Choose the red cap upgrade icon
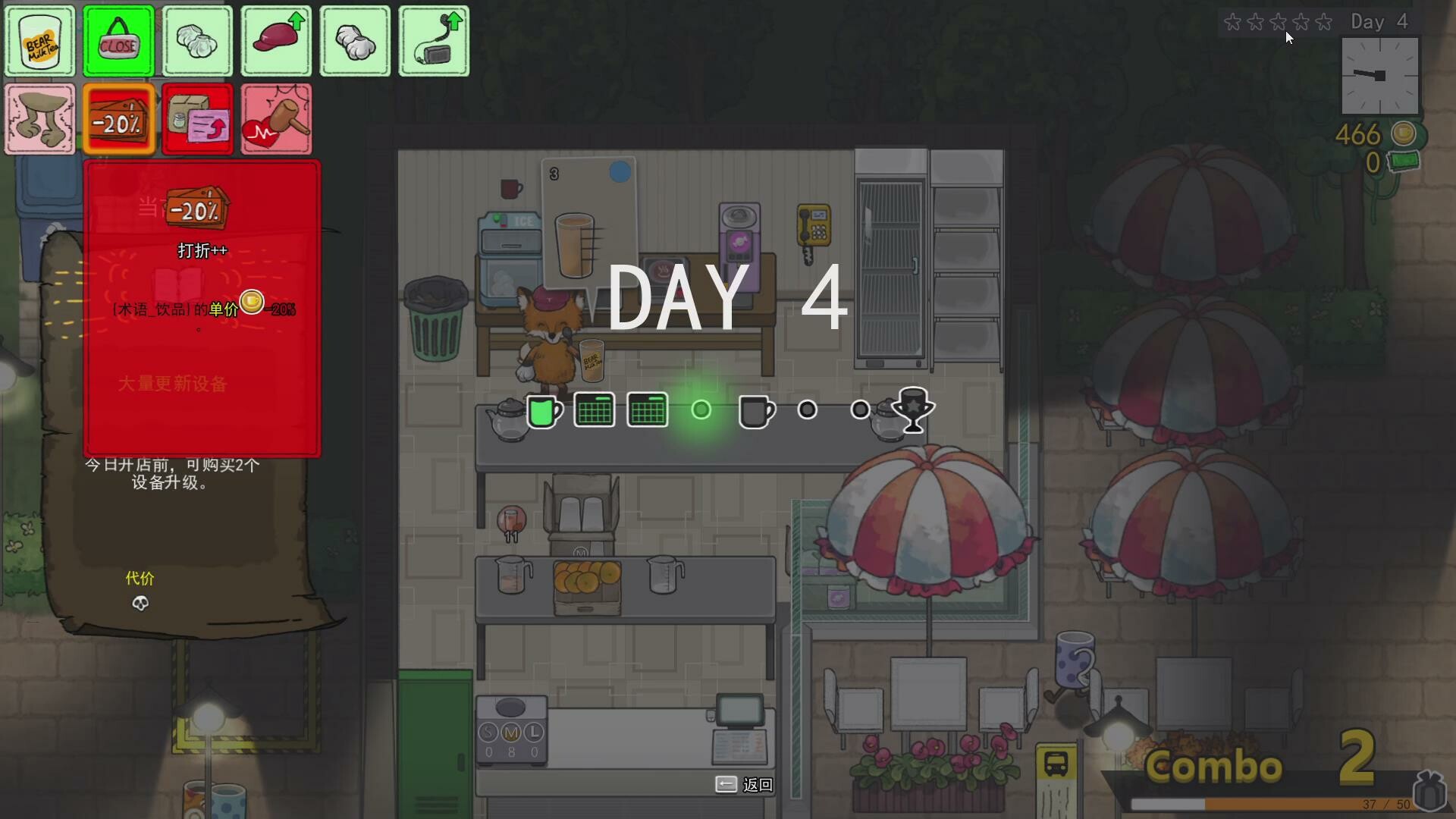 (x=276, y=41)
